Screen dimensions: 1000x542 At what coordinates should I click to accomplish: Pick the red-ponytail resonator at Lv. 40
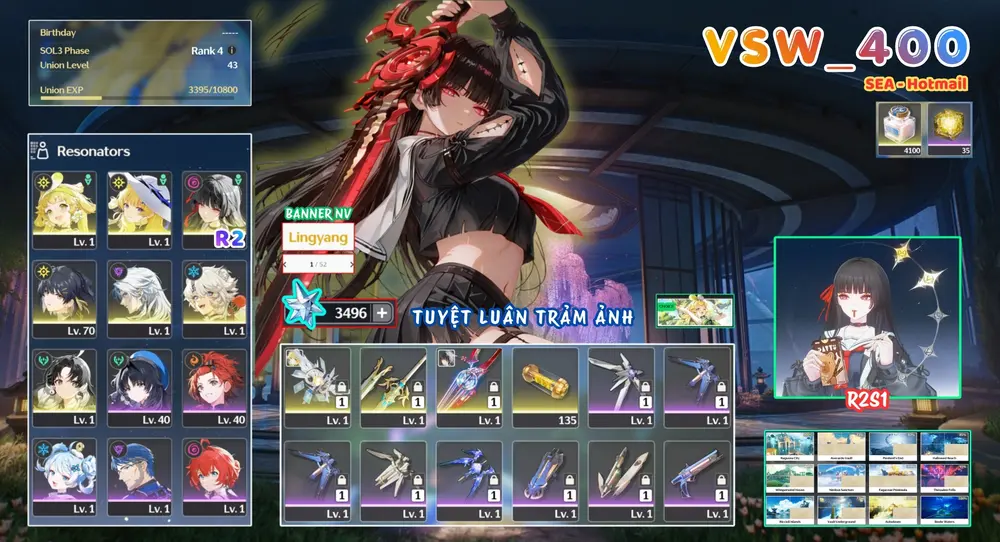click(214, 387)
